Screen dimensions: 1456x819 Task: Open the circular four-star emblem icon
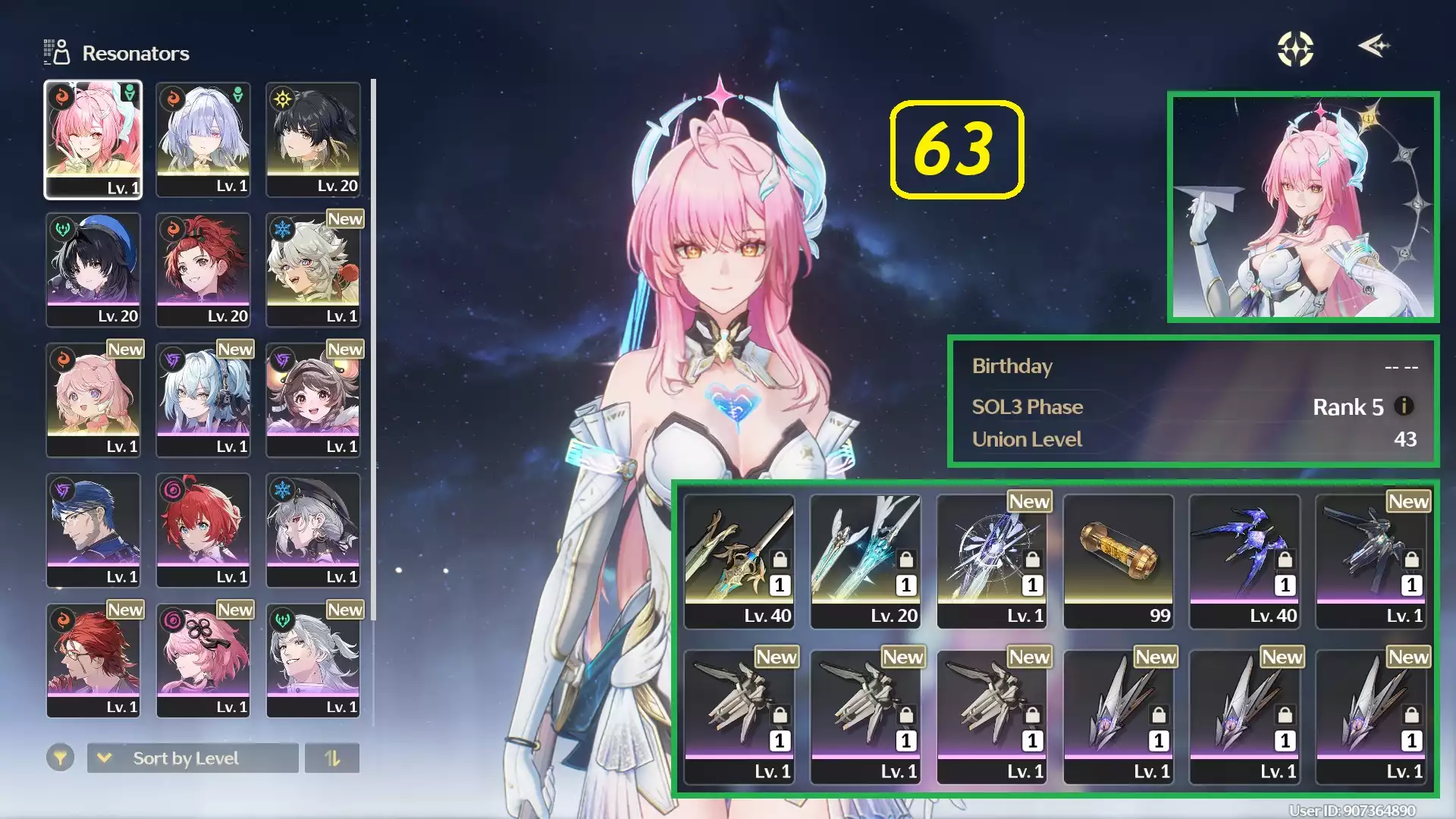tap(1295, 49)
